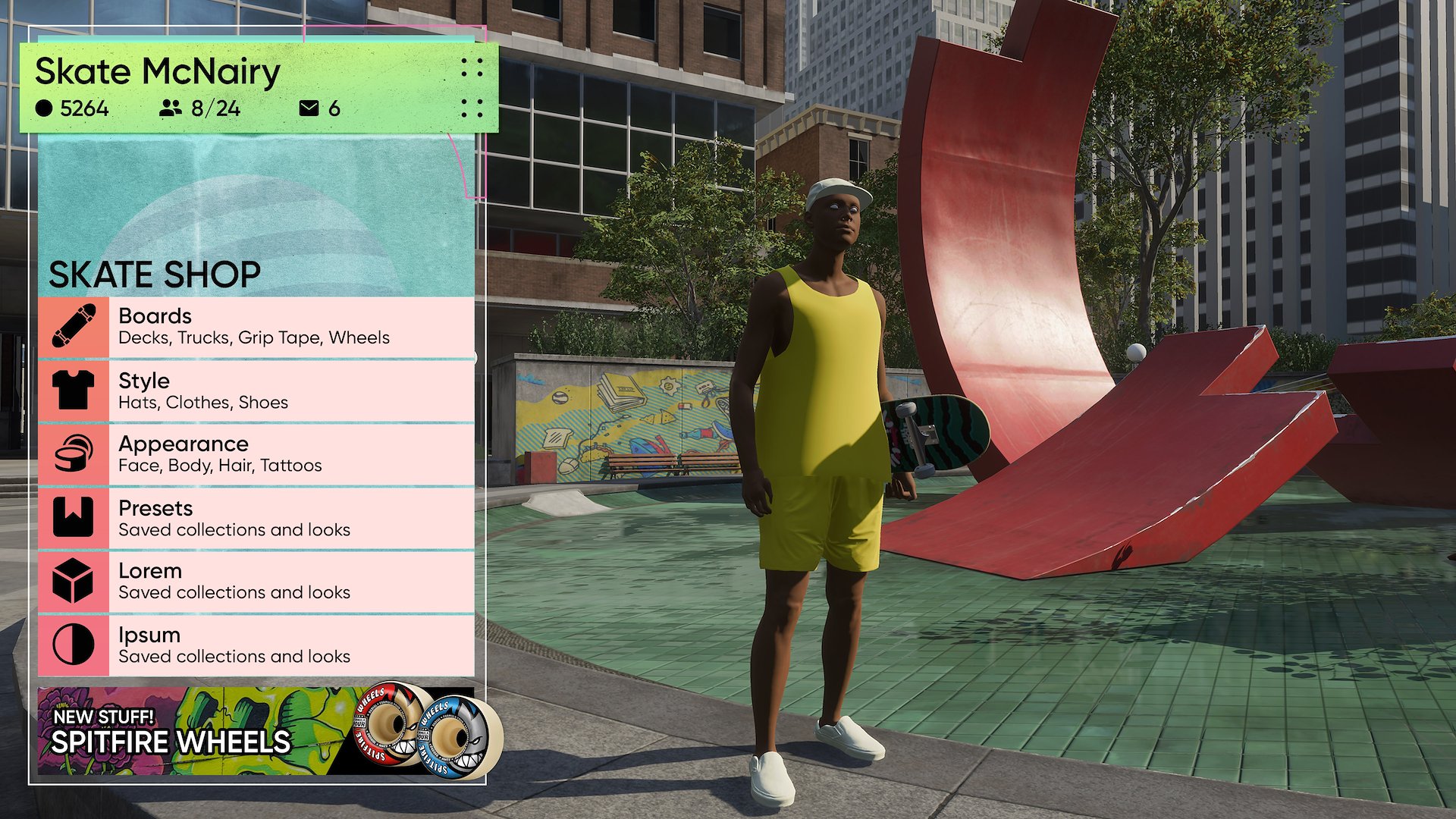Choose the Appearance option
The width and height of the screenshot is (1456, 819).
pos(256,454)
